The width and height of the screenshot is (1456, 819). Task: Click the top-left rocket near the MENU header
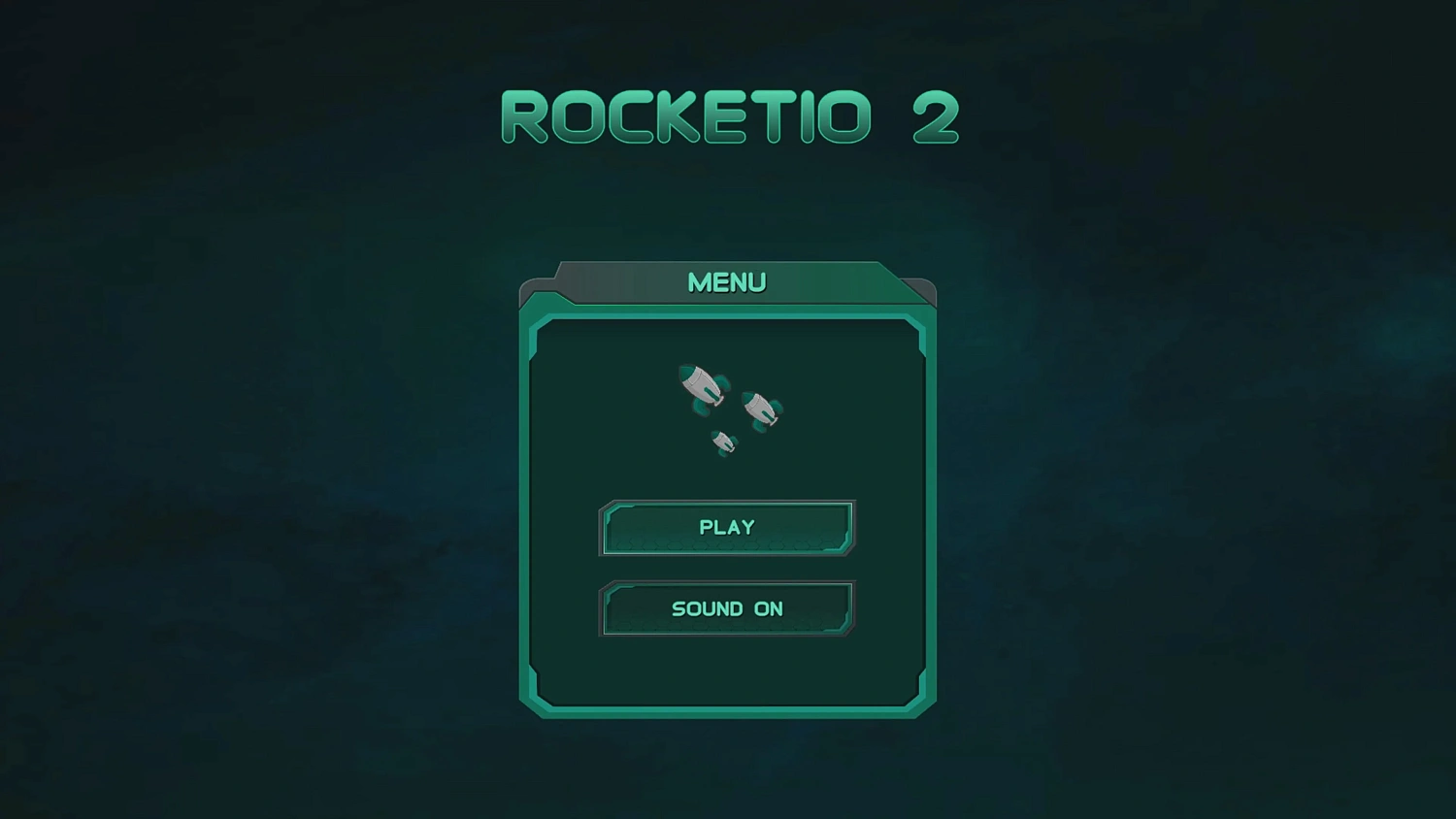click(x=699, y=384)
